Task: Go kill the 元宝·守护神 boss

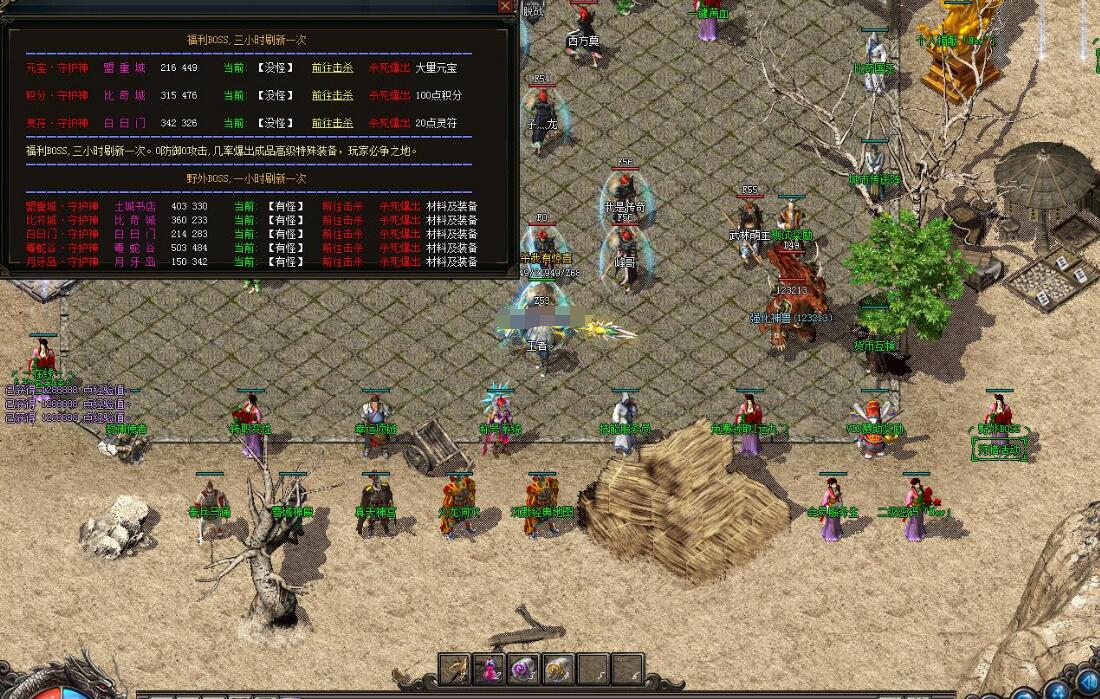Action: (332, 68)
